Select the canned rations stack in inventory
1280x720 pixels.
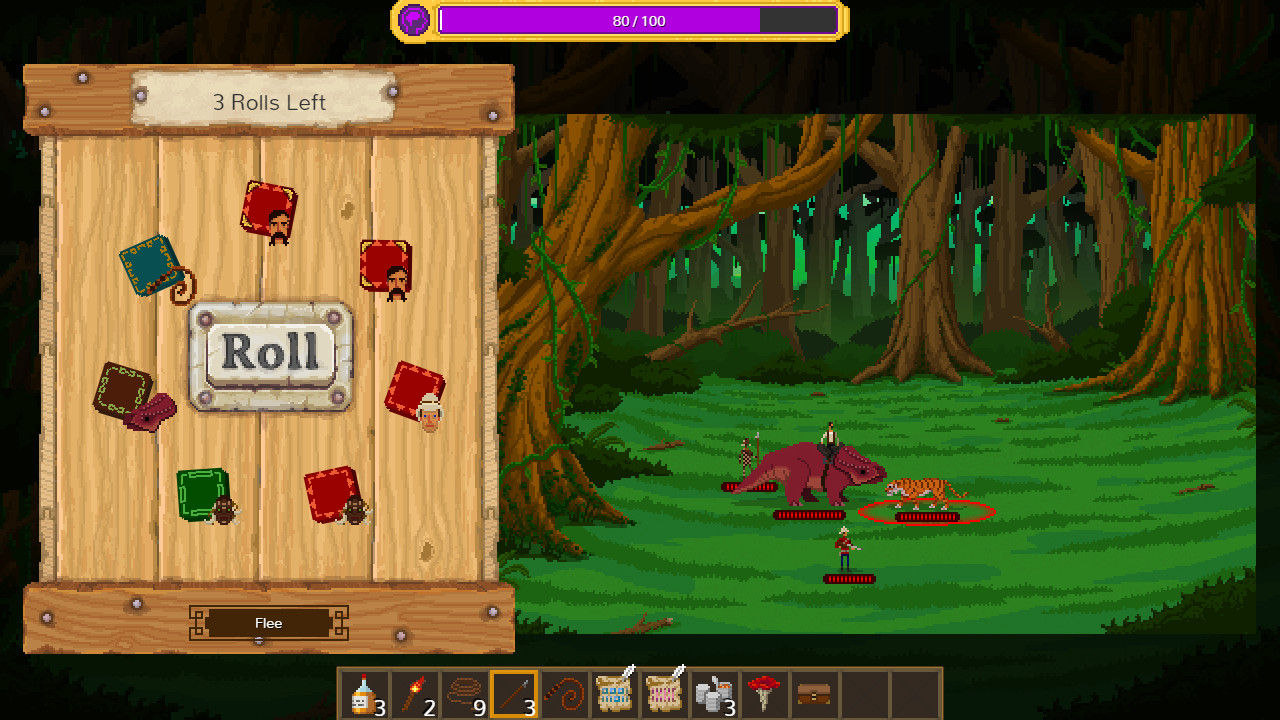tap(715, 693)
